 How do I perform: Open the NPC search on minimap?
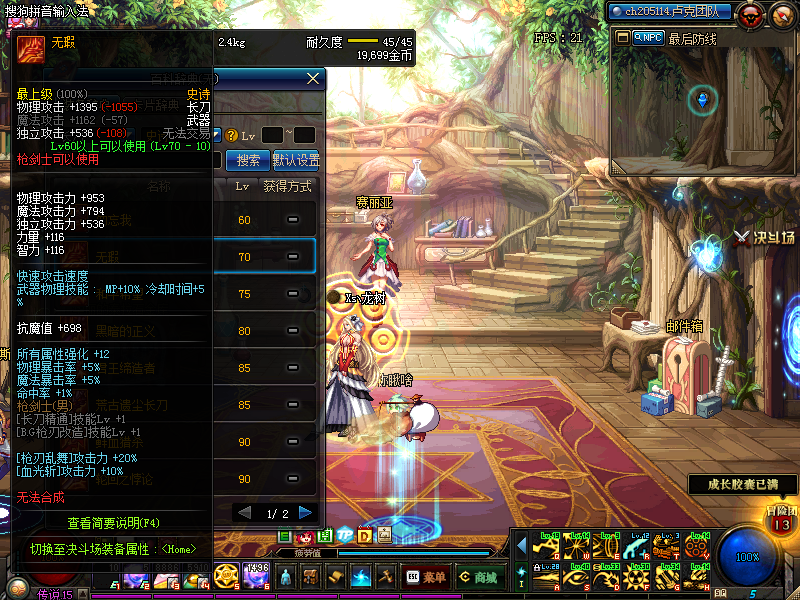pos(647,38)
